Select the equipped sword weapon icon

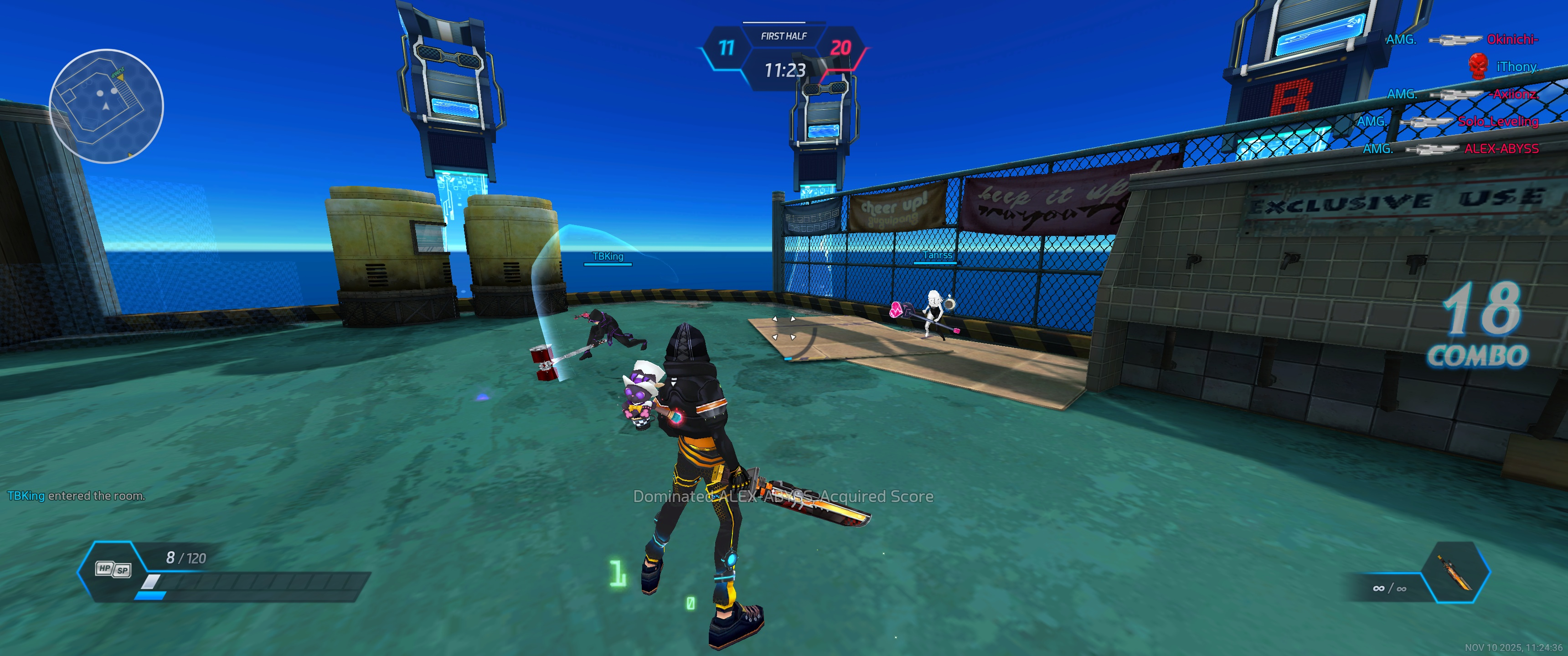click(1454, 573)
